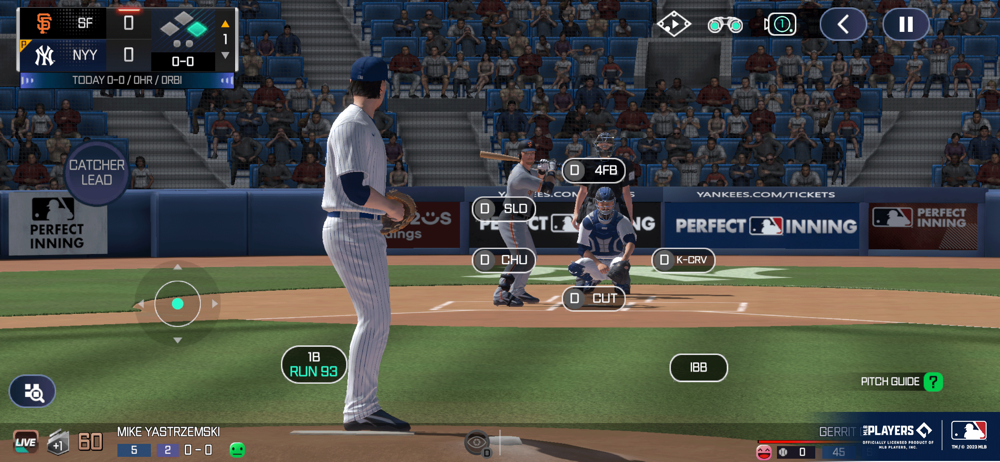Open the magnifier analysis button

(x=33, y=392)
